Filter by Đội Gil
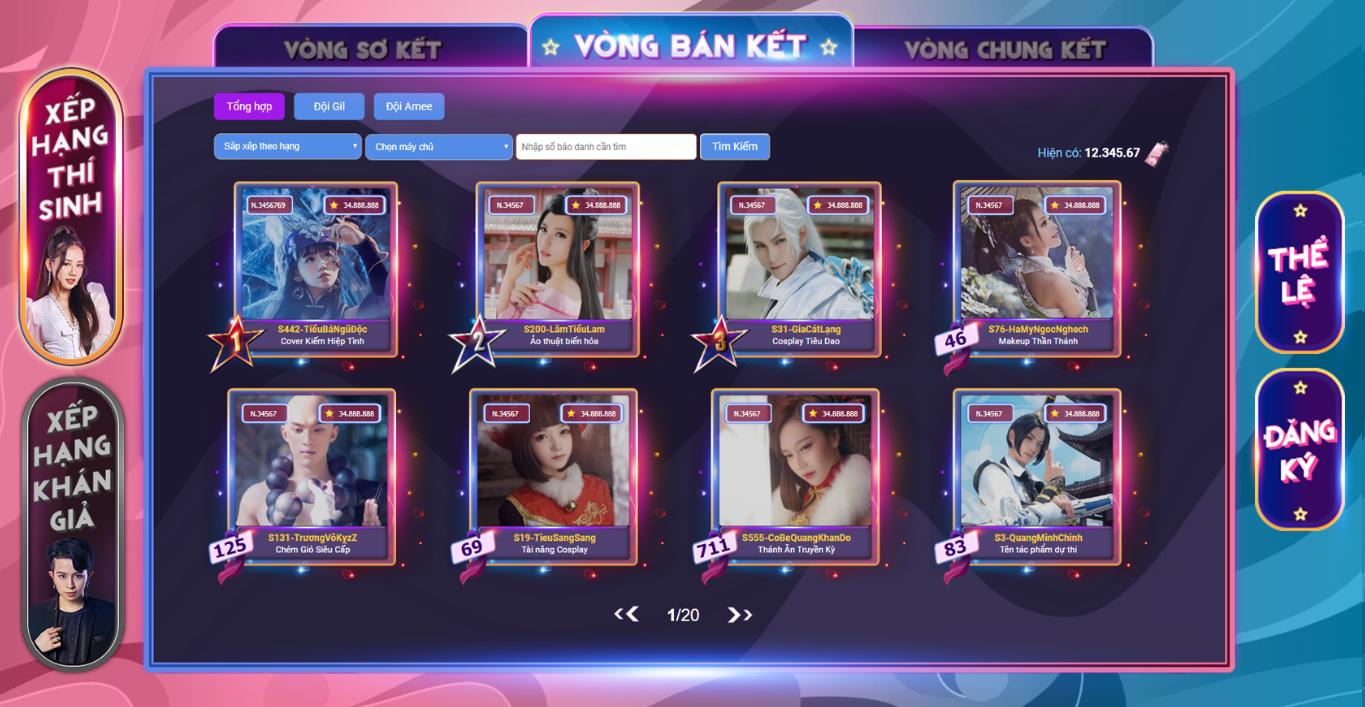1365x707 pixels. coord(329,107)
